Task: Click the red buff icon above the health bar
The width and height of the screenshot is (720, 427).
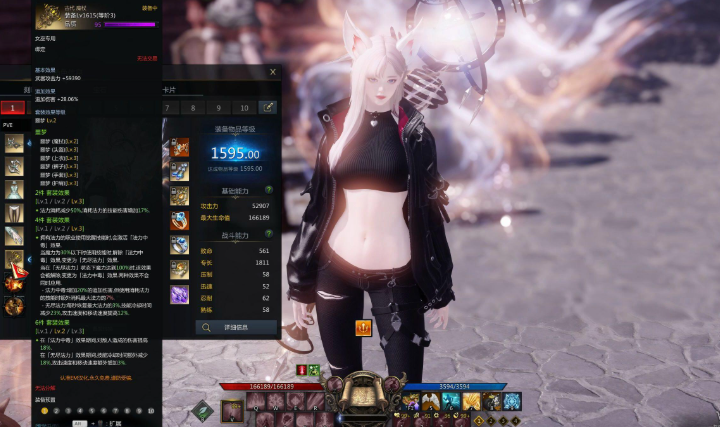Action: click(301, 370)
